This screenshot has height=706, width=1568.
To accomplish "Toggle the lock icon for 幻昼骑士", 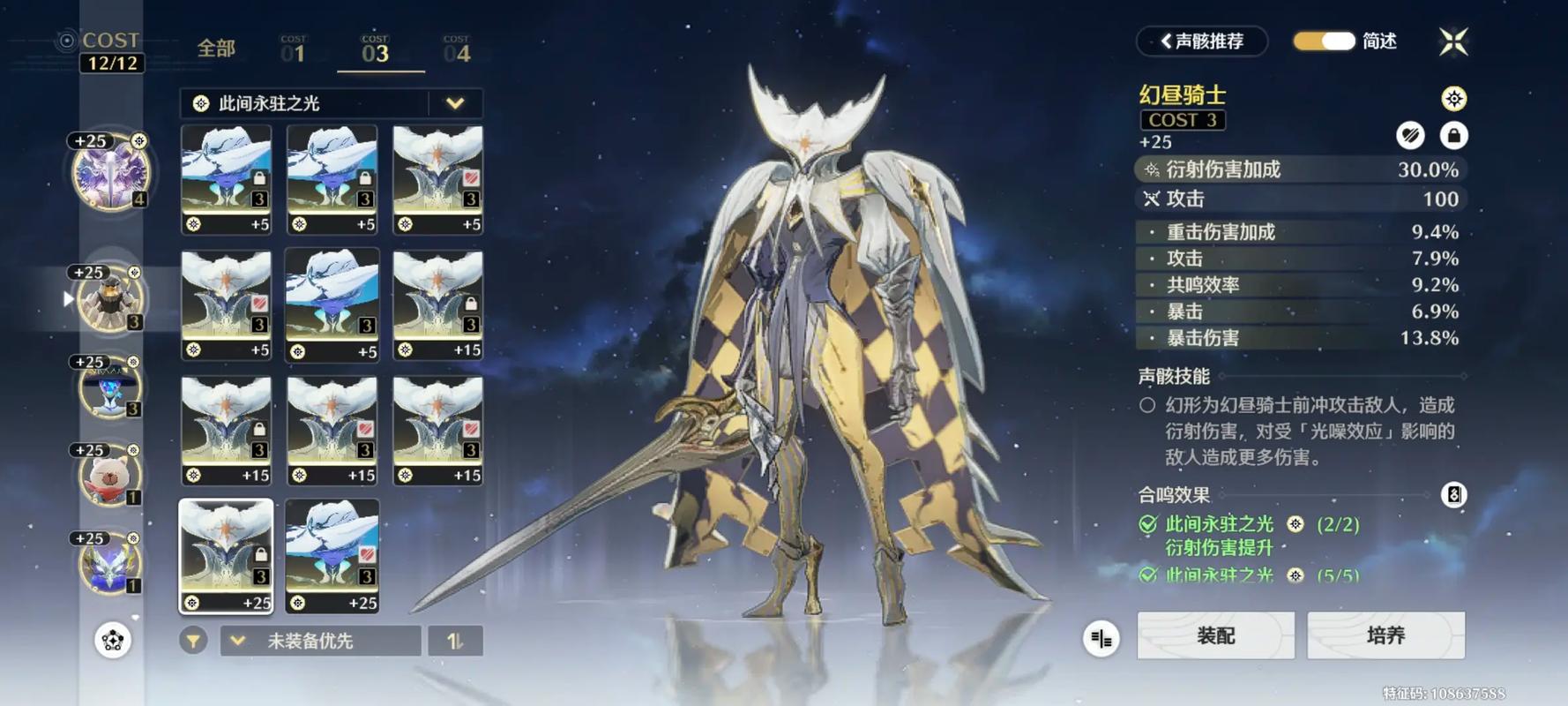I will click(1453, 135).
